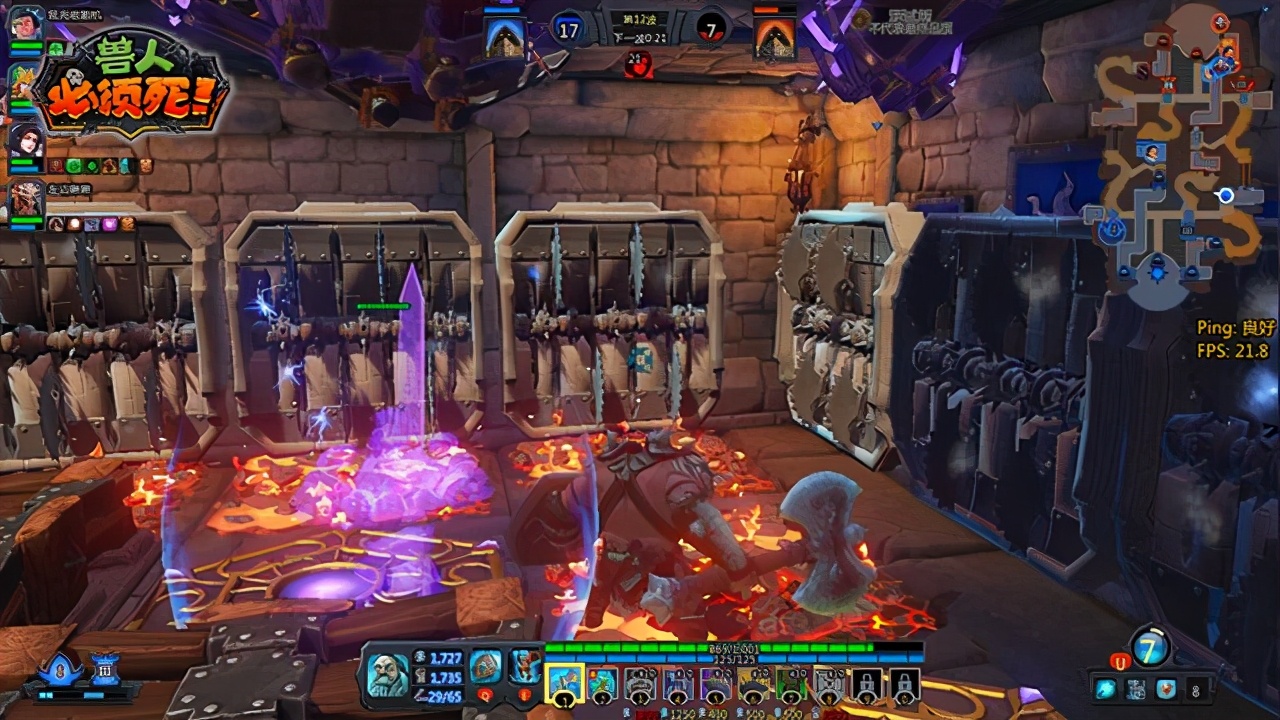Screen dimensions: 1280x720
Task: Click the blue guardian icon at bottom-left
Action: 62,667
